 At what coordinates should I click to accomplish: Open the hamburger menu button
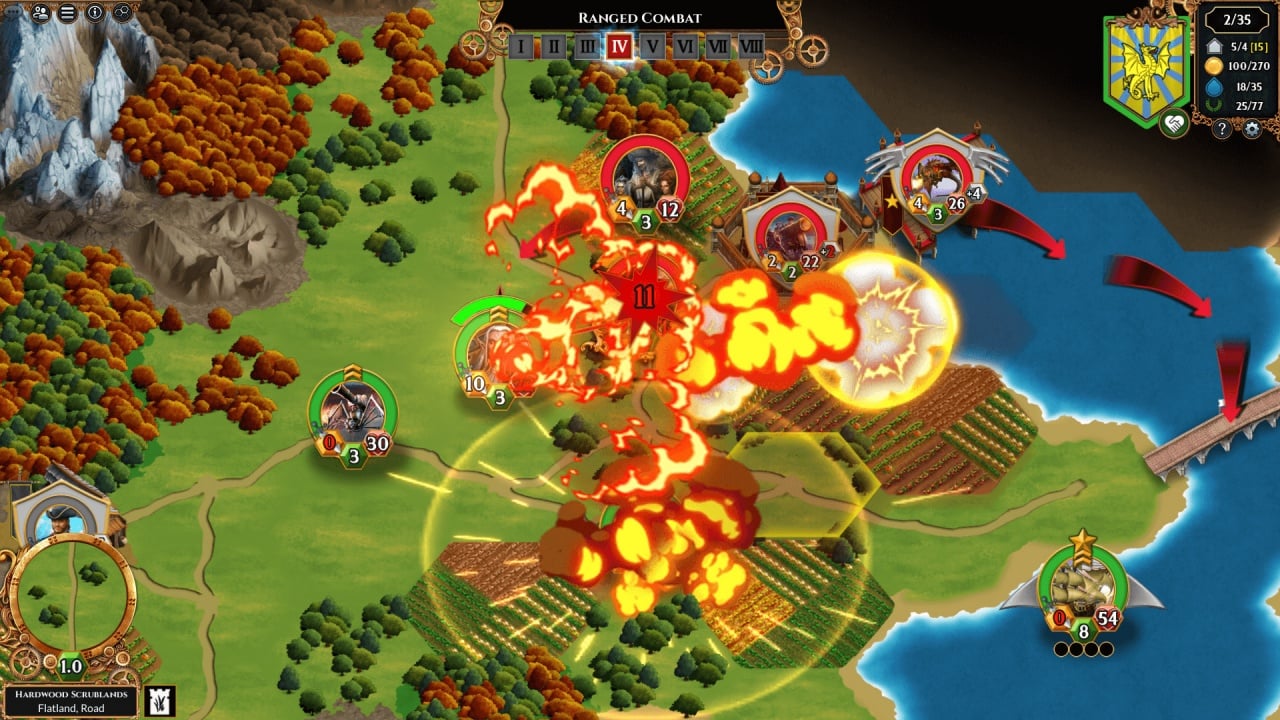68,13
